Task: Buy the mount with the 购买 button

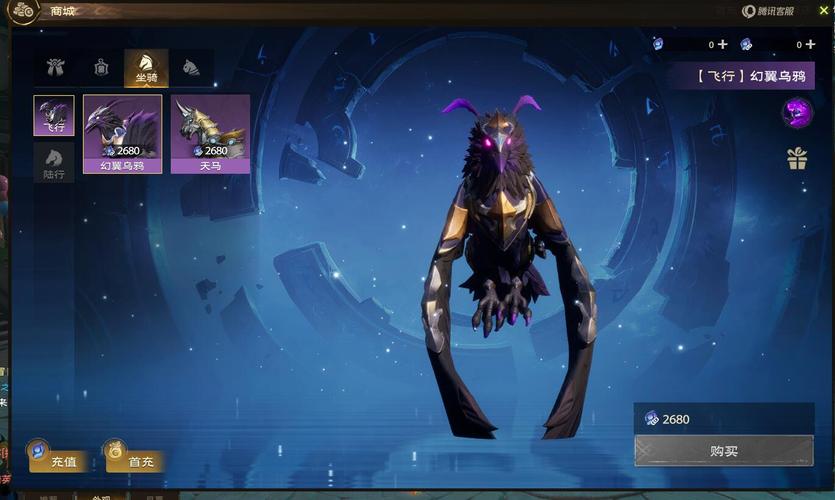Action: [x=724, y=451]
